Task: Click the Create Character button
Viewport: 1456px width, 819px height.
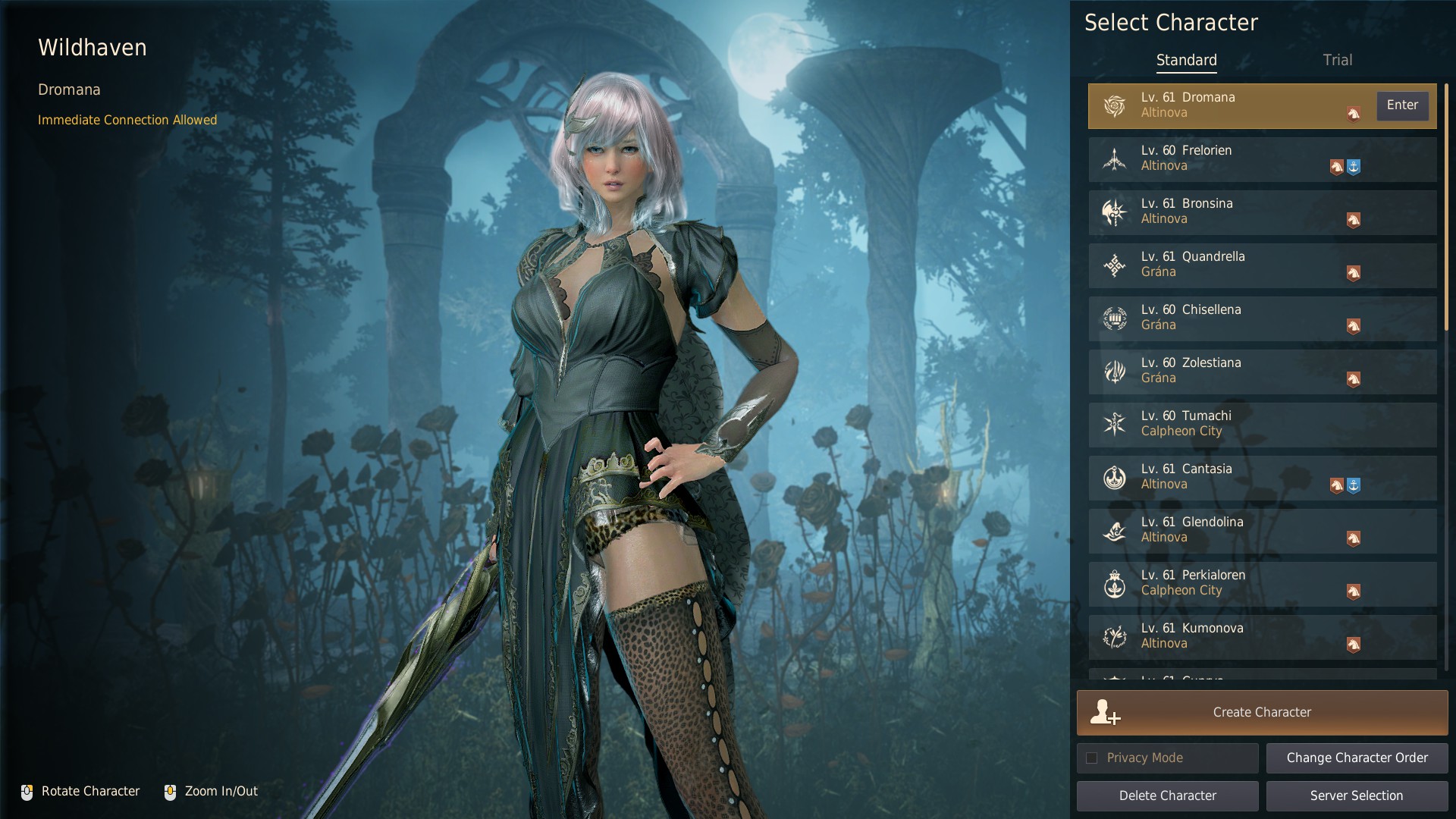Action: point(1262,712)
